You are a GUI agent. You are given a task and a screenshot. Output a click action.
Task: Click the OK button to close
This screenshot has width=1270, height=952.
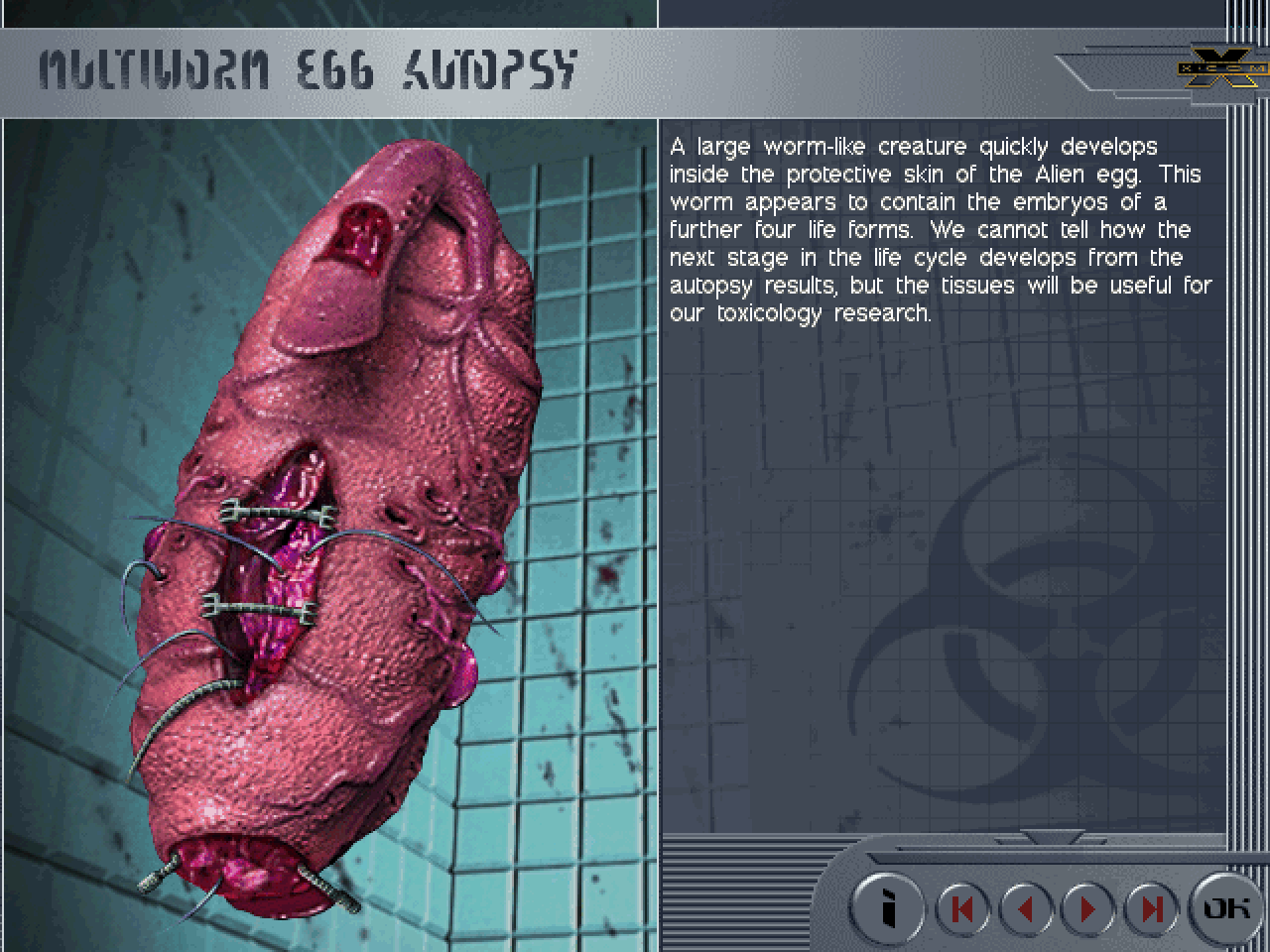(x=1226, y=907)
